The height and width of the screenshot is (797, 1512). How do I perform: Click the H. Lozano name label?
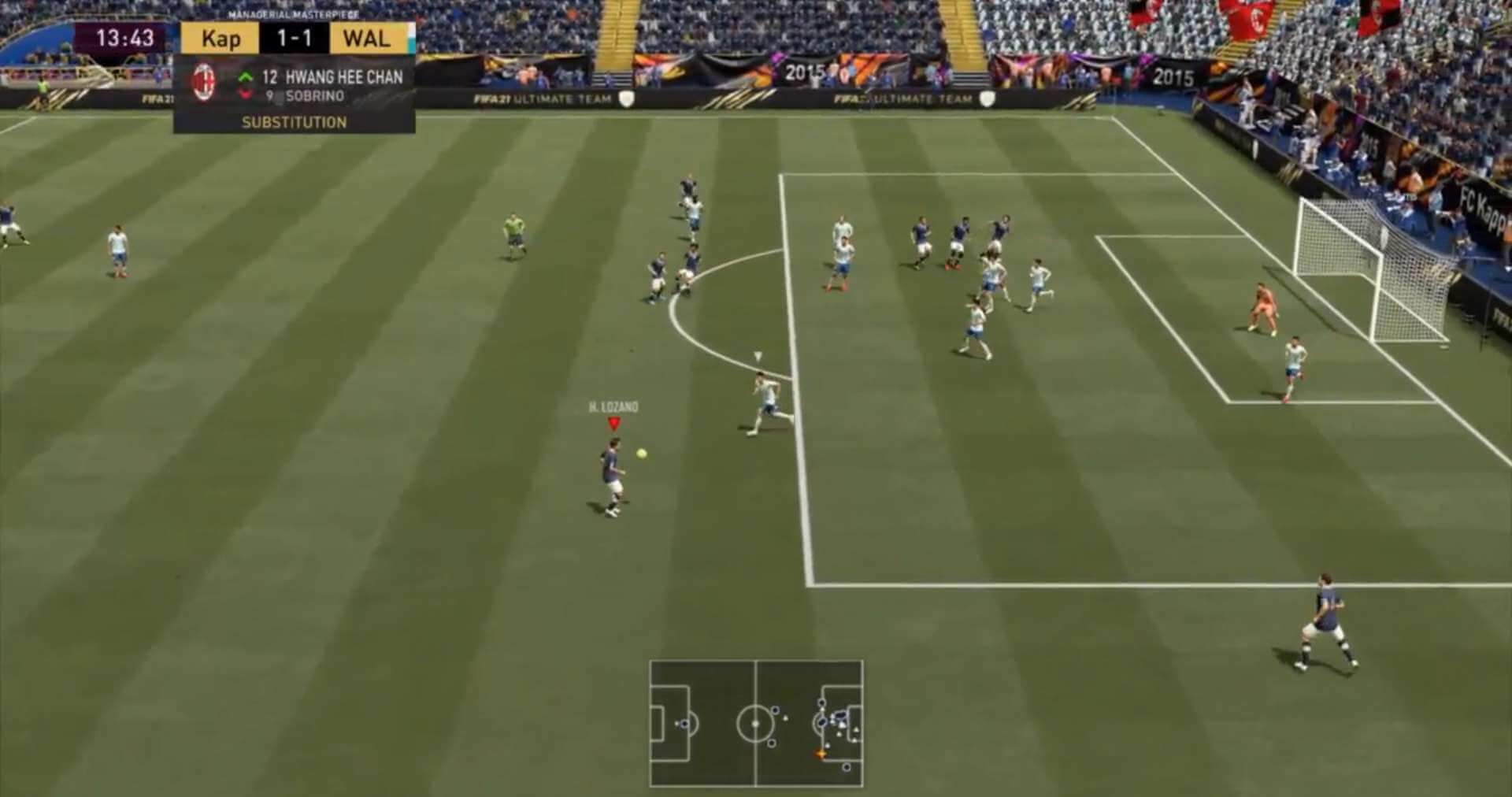pyautogui.click(x=613, y=408)
